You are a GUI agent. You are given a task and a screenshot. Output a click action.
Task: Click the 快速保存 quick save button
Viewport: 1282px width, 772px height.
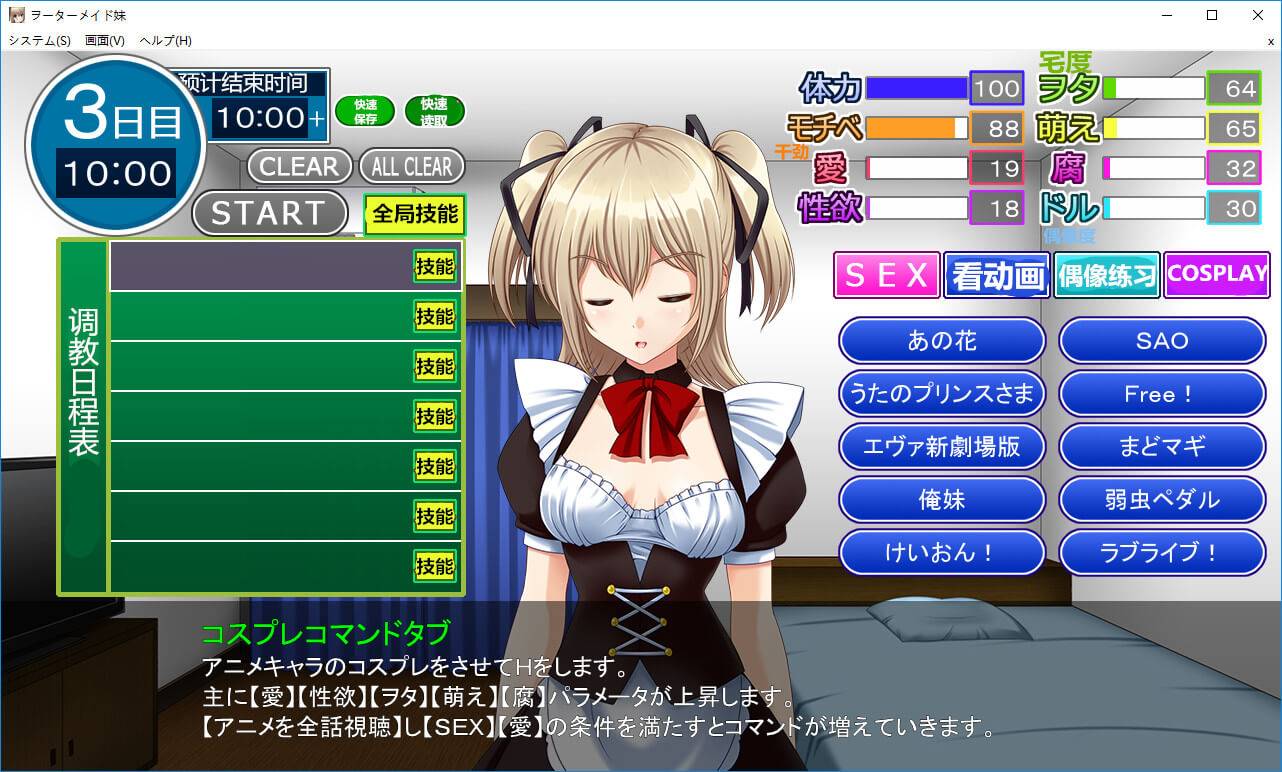click(x=365, y=111)
